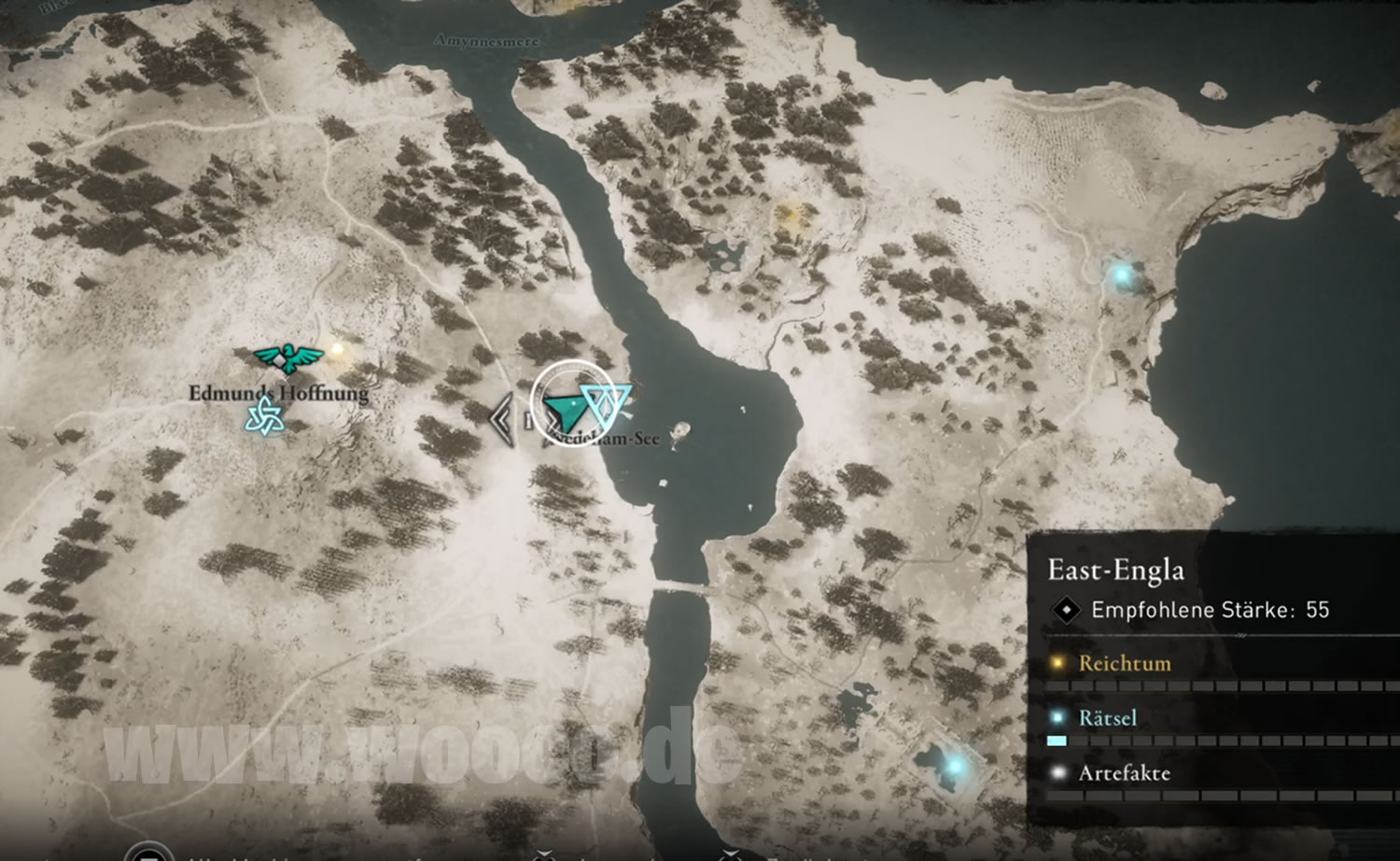Viewport: 1400px width, 861px height.
Task: Select the Rätsel legend entry
Action: tap(1107, 718)
